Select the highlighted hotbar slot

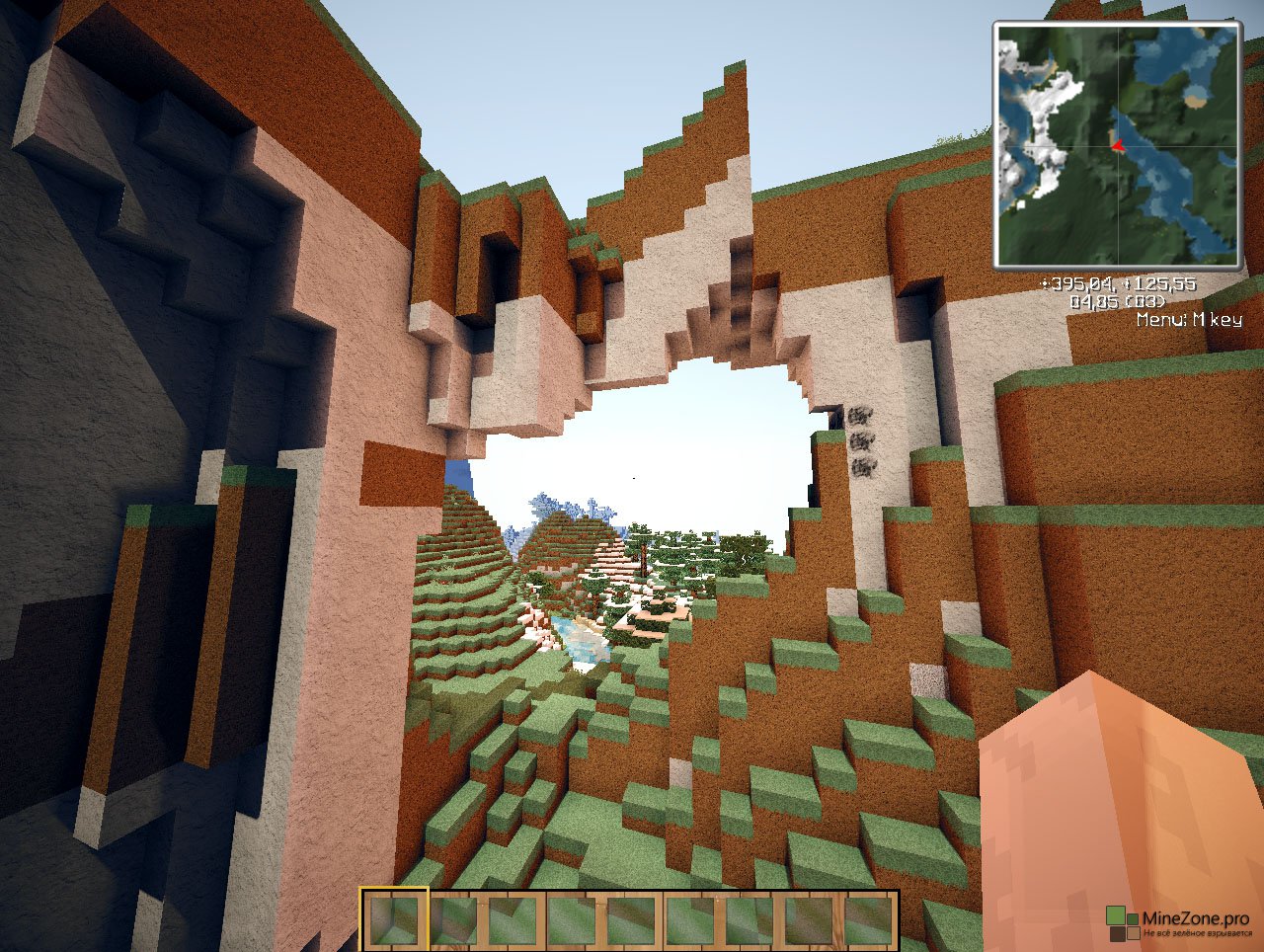(x=395, y=919)
